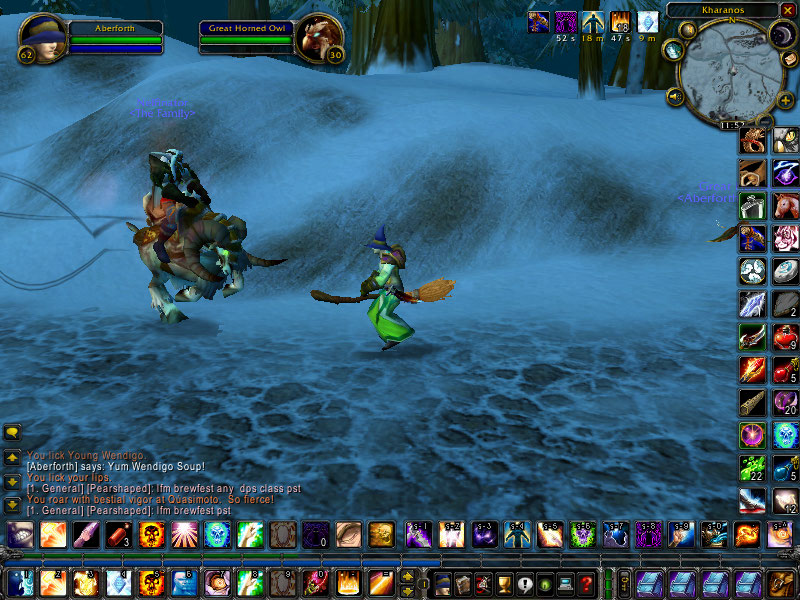Click the Great Horned Owl target portrait
The height and width of the screenshot is (600, 800).
(x=320, y=37)
